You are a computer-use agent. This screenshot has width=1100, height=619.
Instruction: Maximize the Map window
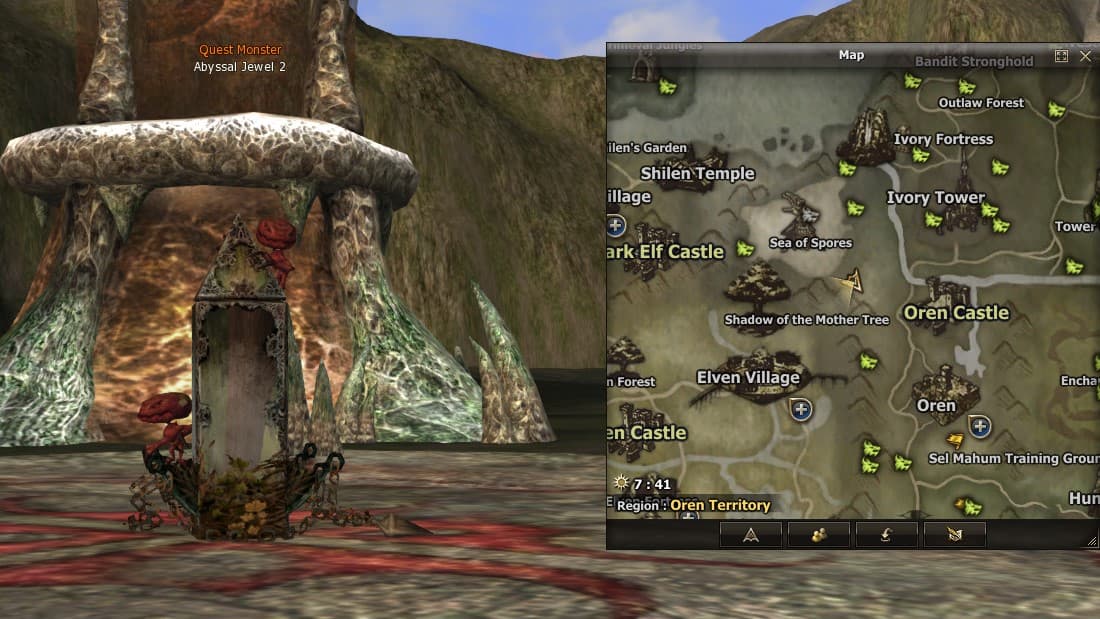pyautogui.click(x=1062, y=56)
